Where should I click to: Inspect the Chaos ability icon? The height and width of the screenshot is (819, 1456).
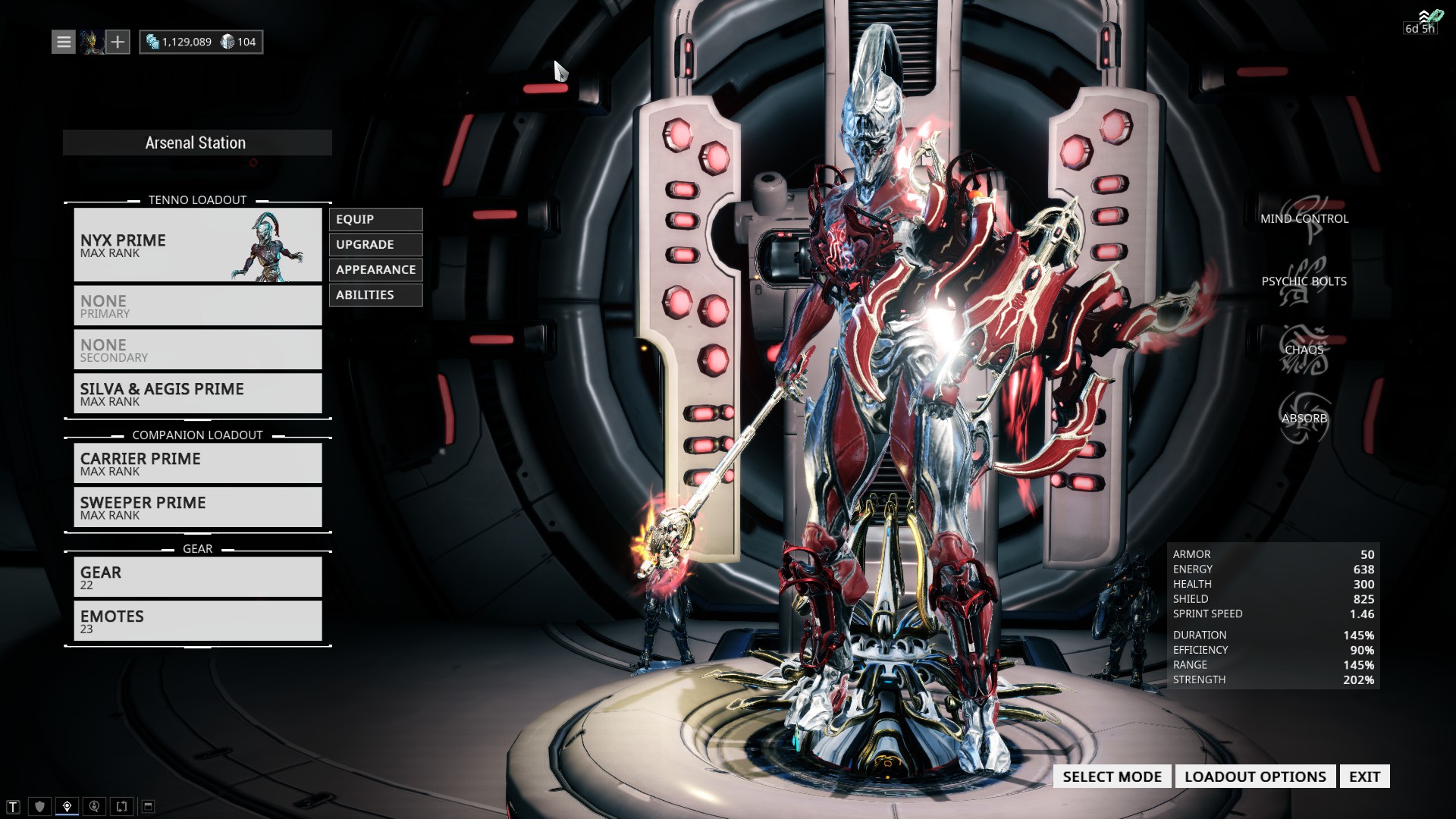[x=1304, y=350]
